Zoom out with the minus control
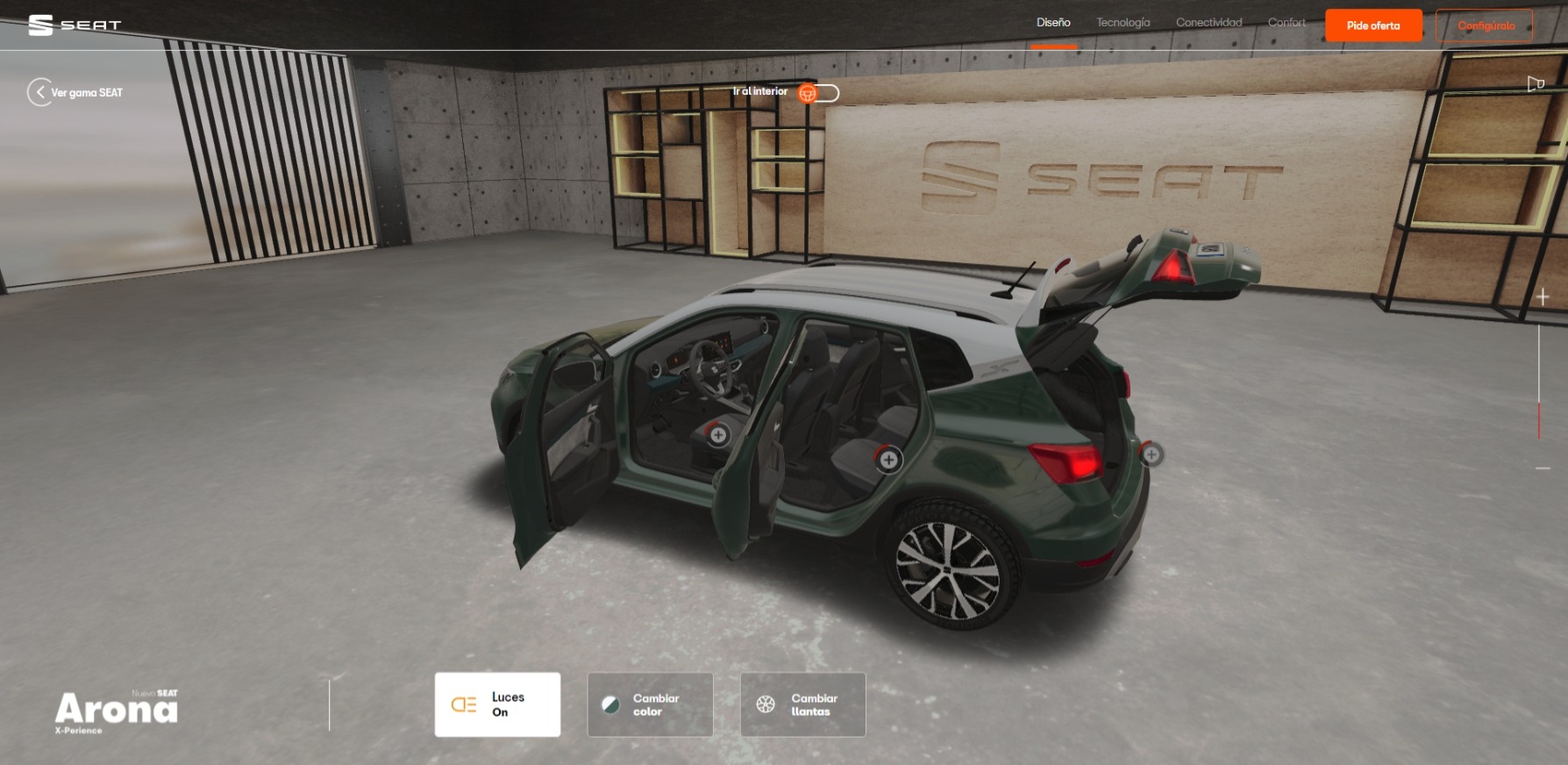Screen dimensions: 1568x765 click(1543, 468)
